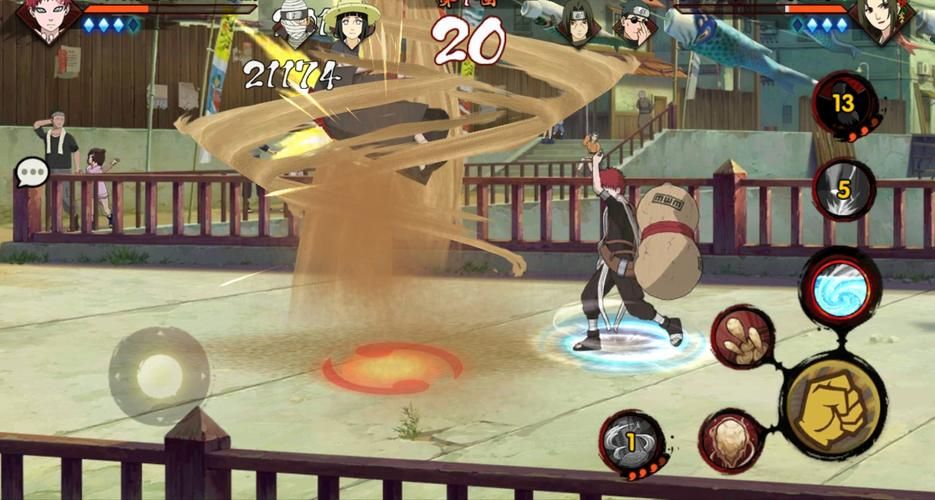Tap the virtual movement joystick
Viewport: 935px width, 500px height.
[x=160, y=375]
